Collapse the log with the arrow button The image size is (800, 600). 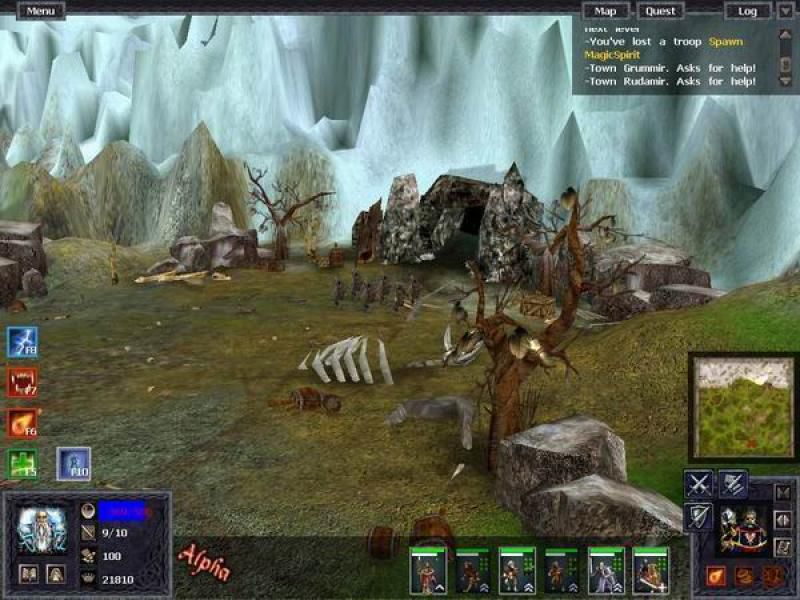[785, 11]
